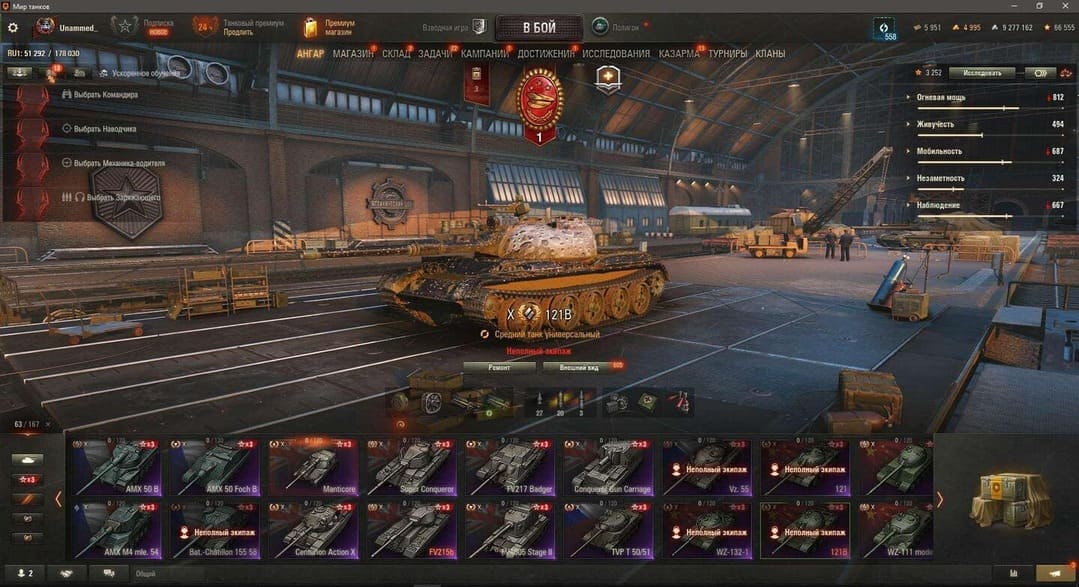Click the carousel right arrow
Image resolution: width=1079 pixels, height=587 pixels.
pos(938,498)
